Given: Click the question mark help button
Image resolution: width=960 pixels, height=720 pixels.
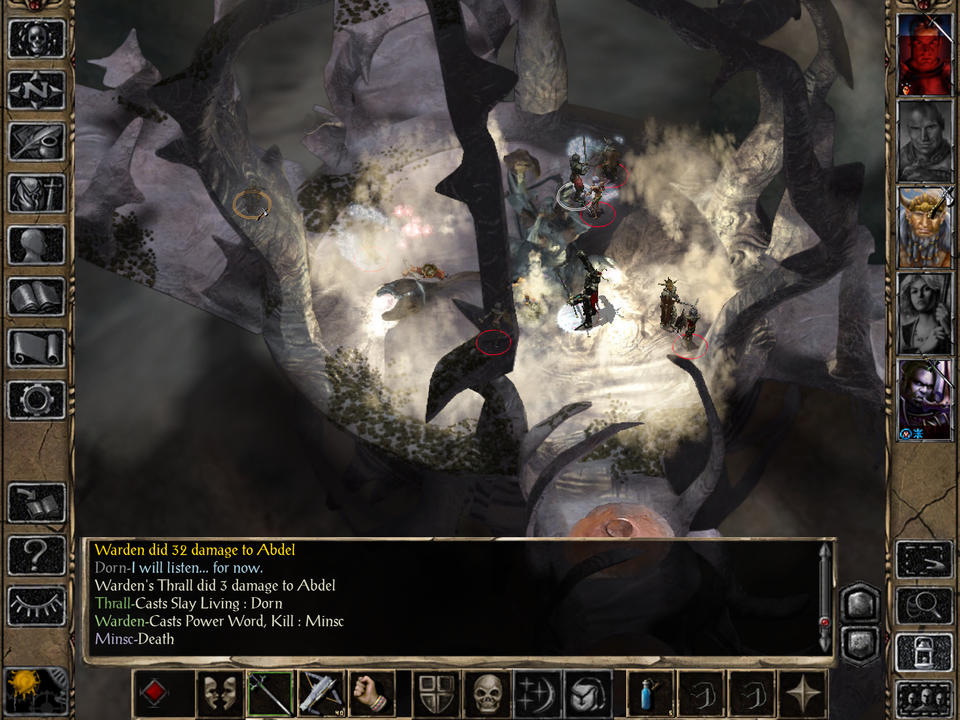Looking at the screenshot, I should click(x=37, y=554).
